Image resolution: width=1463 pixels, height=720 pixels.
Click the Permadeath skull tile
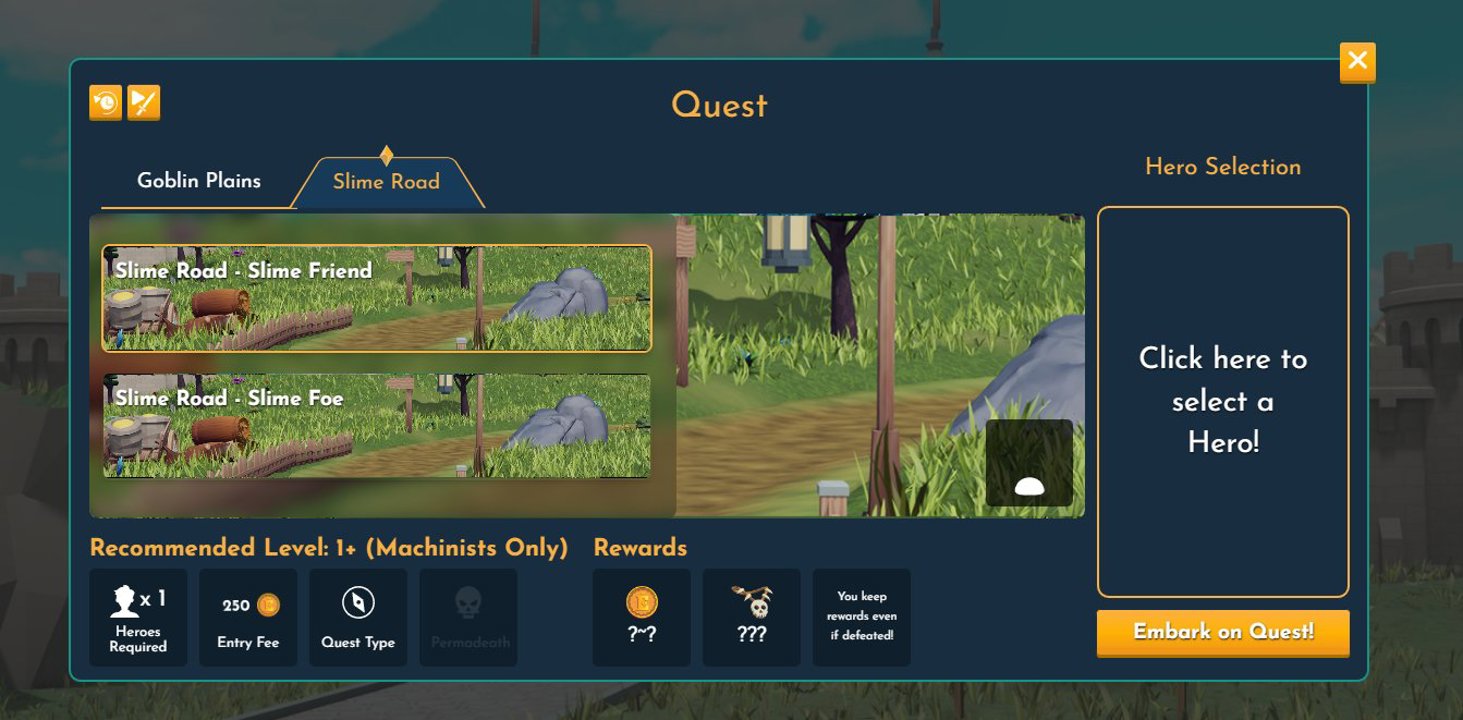pyautogui.click(x=468, y=617)
